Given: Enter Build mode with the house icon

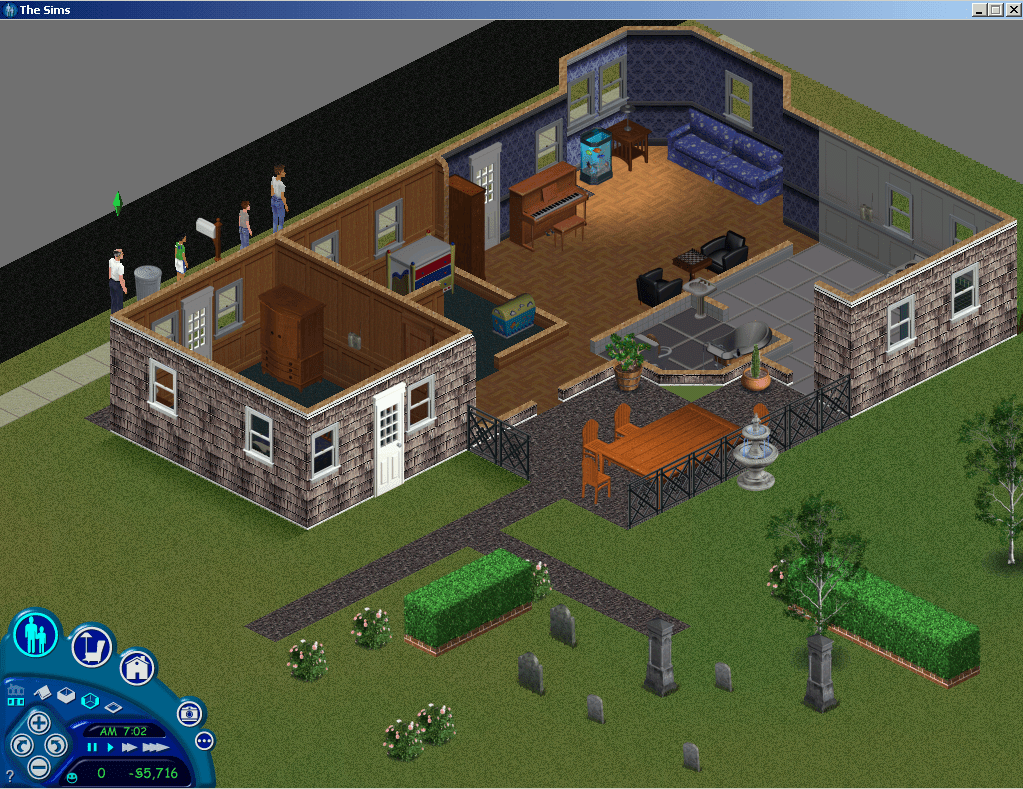Looking at the screenshot, I should point(138,667).
